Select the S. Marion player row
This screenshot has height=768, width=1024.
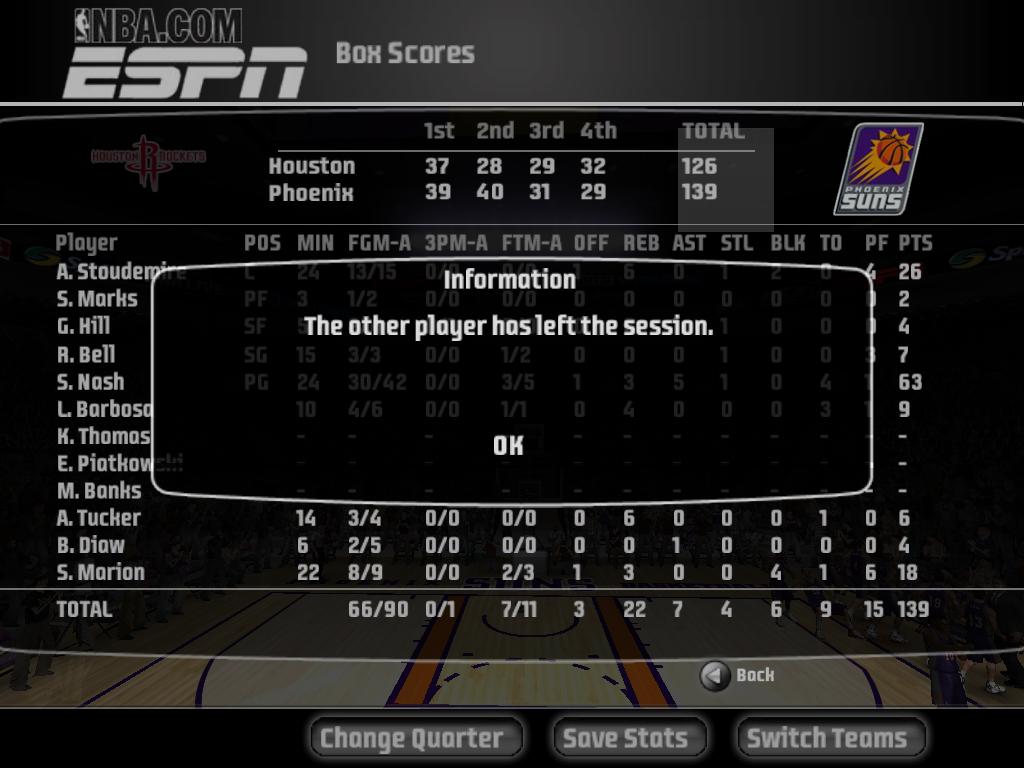101,572
